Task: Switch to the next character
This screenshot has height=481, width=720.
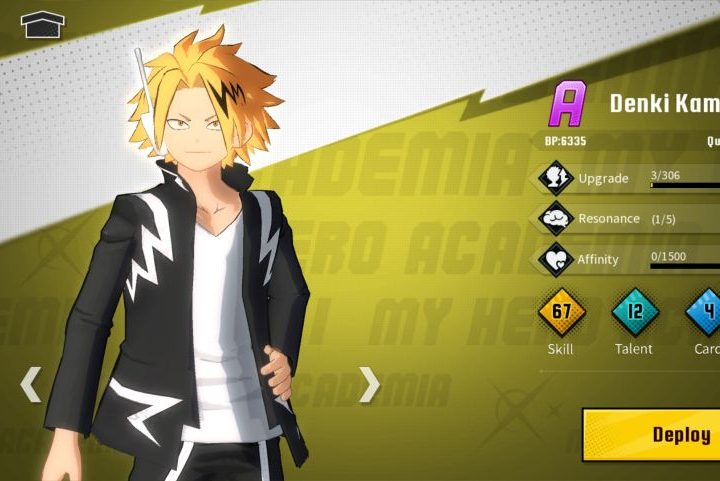Action: pyautogui.click(x=369, y=384)
